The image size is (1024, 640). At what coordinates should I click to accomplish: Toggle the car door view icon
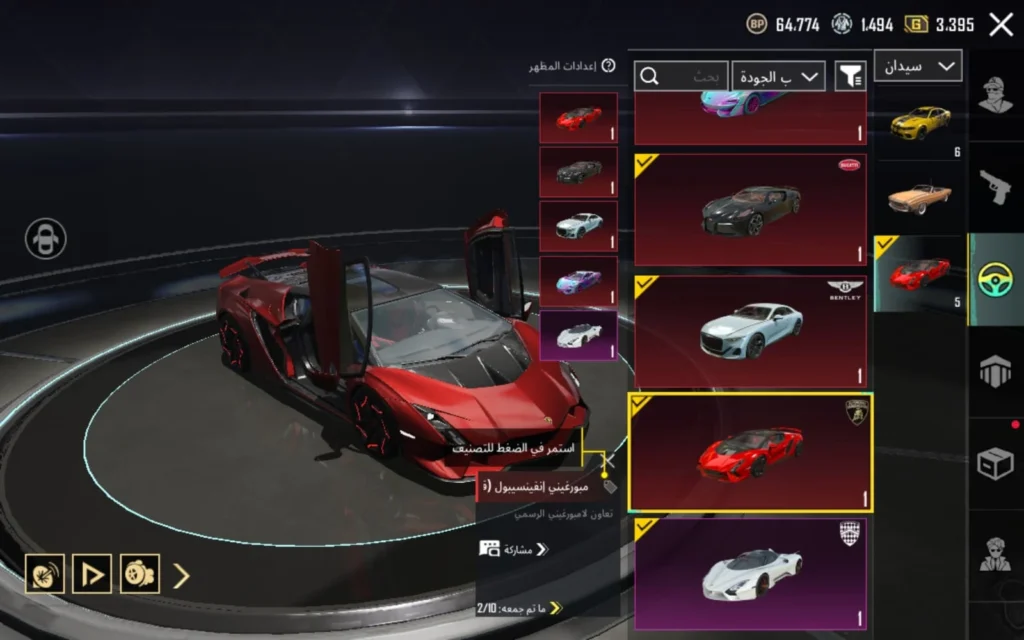(46, 239)
